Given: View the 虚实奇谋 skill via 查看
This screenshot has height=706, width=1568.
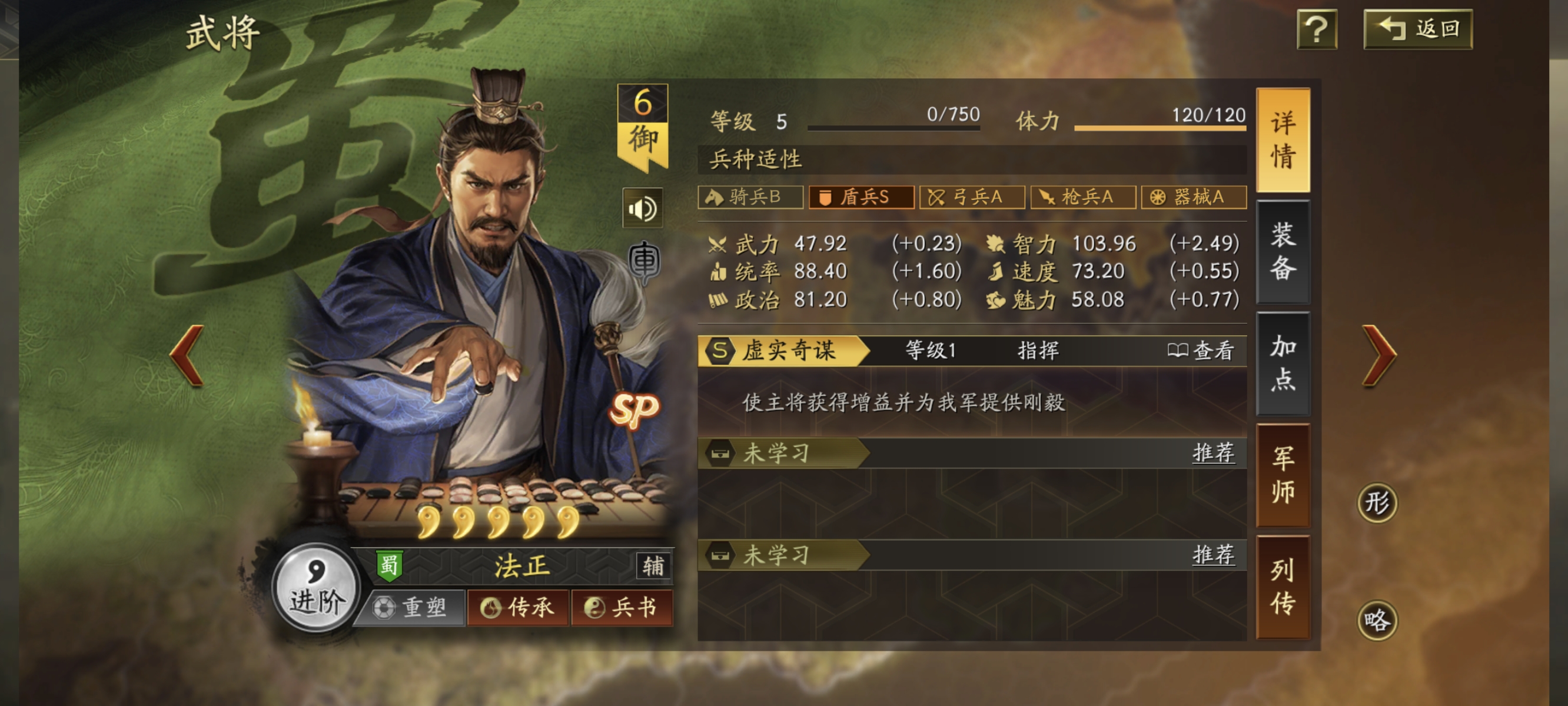Looking at the screenshot, I should [1201, 351].
